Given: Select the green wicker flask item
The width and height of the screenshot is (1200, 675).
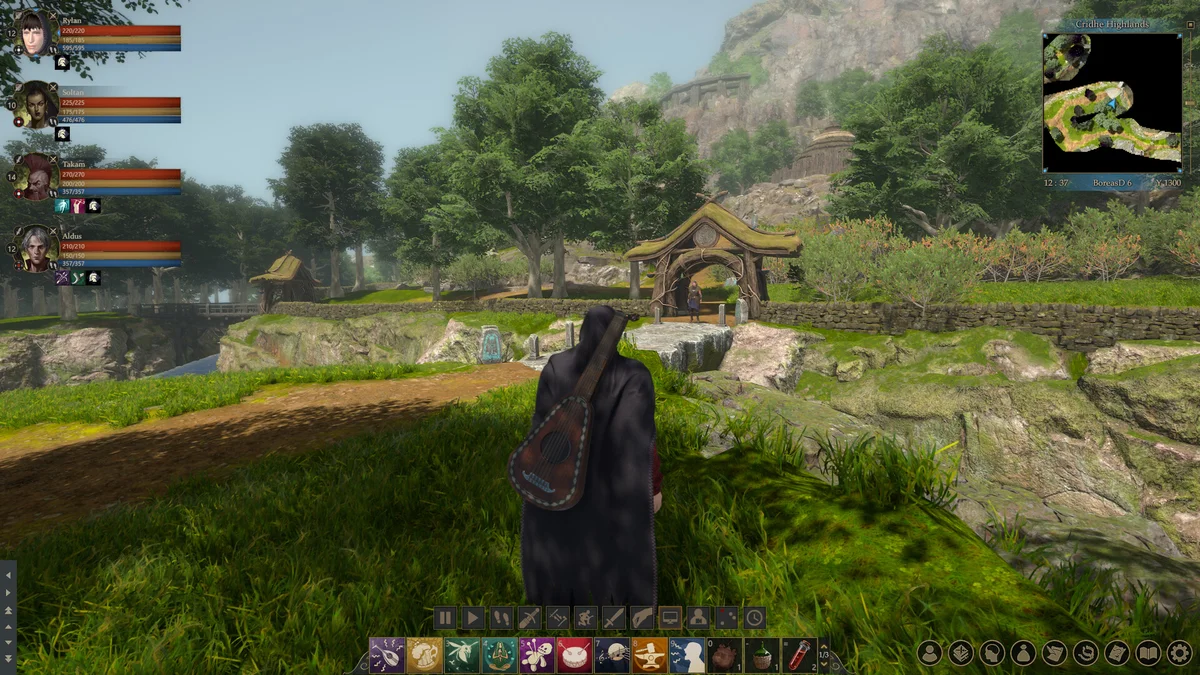Looking at the screenshot, I should pos(762,655).
